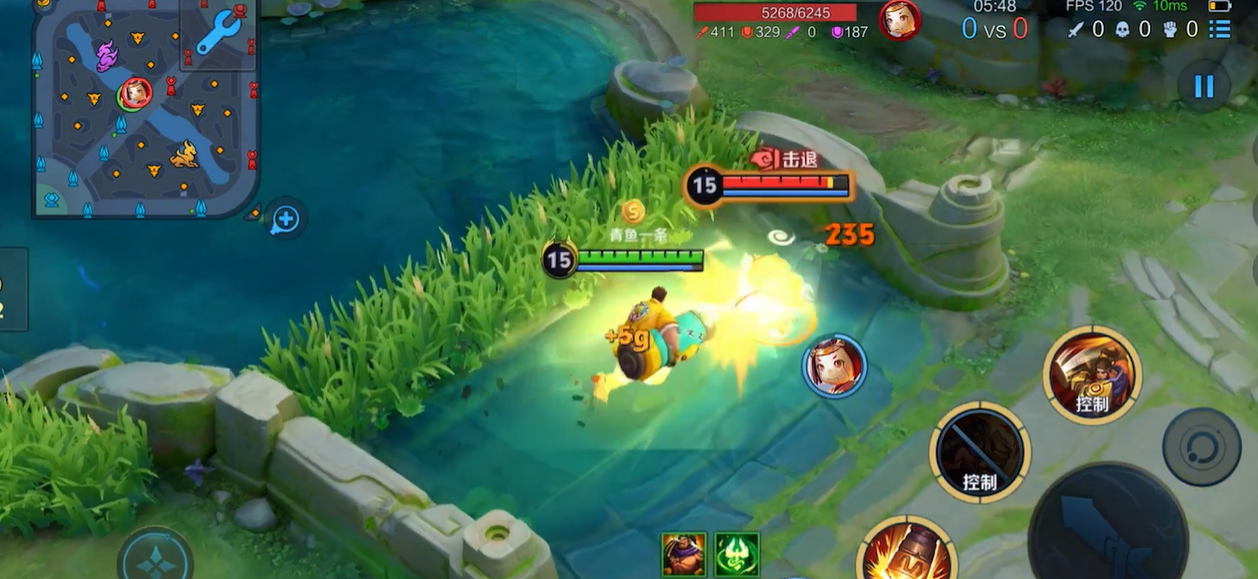
Task: Pause the match with the pause button
Action: coord(1203,86)
